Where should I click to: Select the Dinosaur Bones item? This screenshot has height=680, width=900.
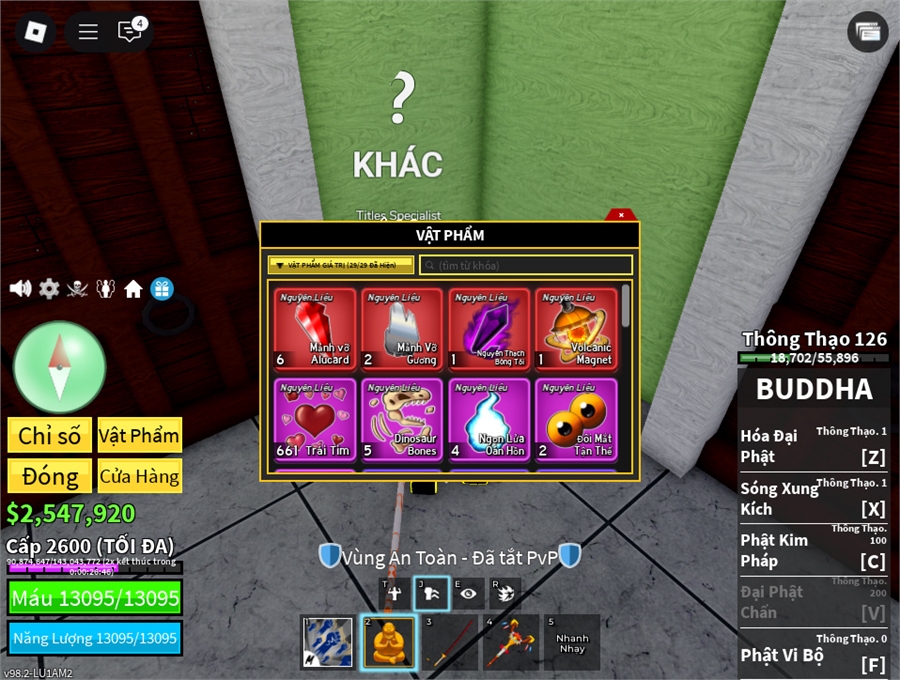click(402, 419)
